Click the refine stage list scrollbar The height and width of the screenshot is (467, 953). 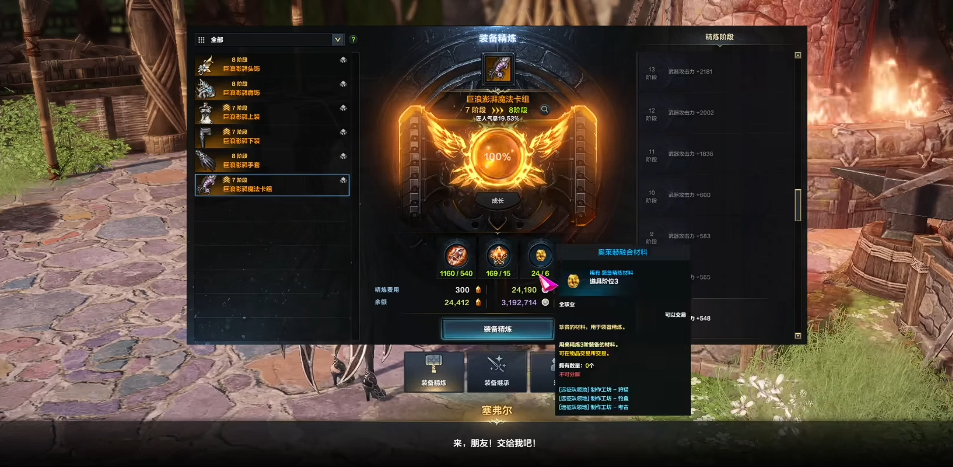[x=797, y=205]
